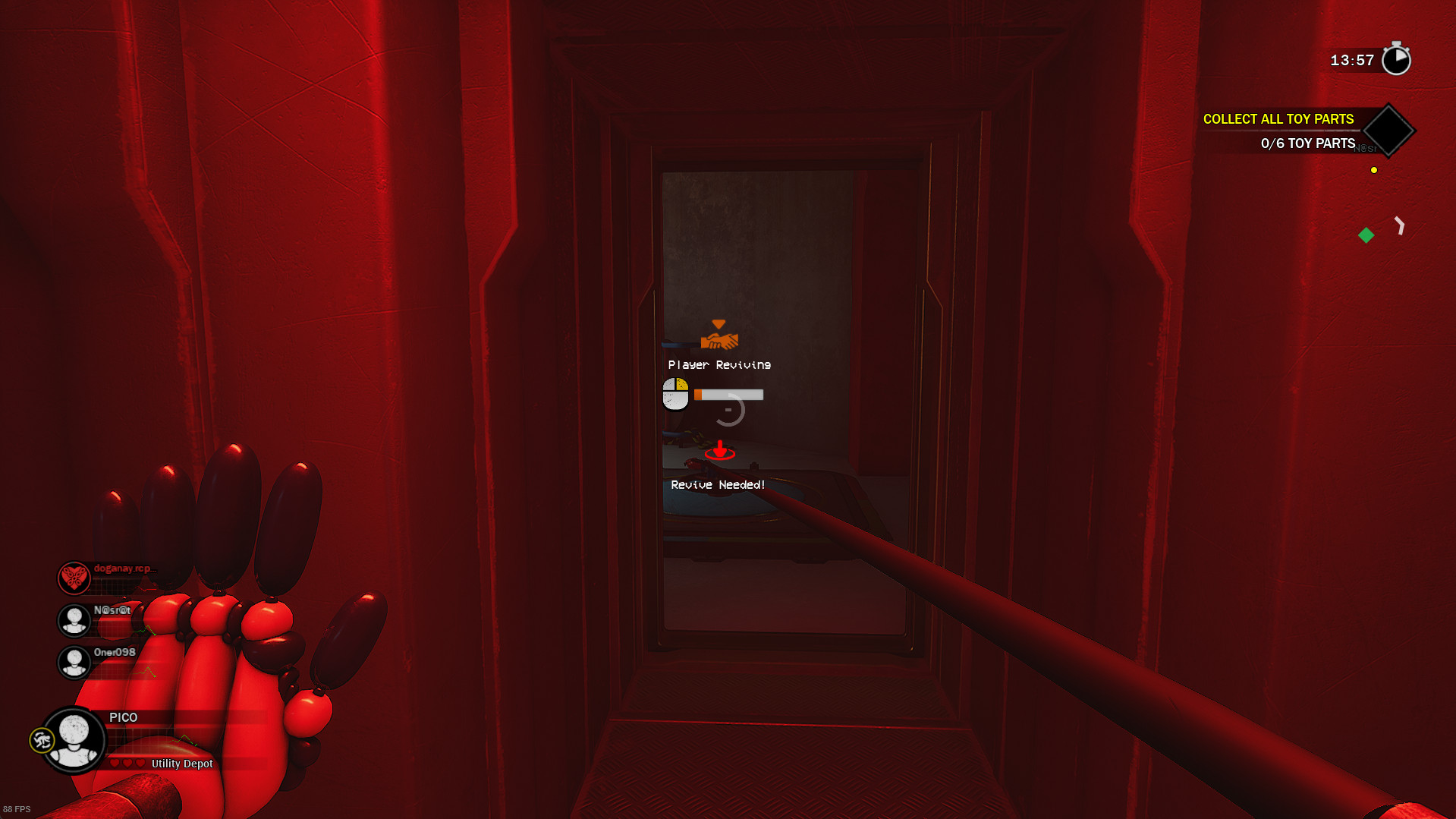Select the 0/6 TOY PARTS counter
The width and height of the screenshot is (1456, 819).
click(1307, 143)
